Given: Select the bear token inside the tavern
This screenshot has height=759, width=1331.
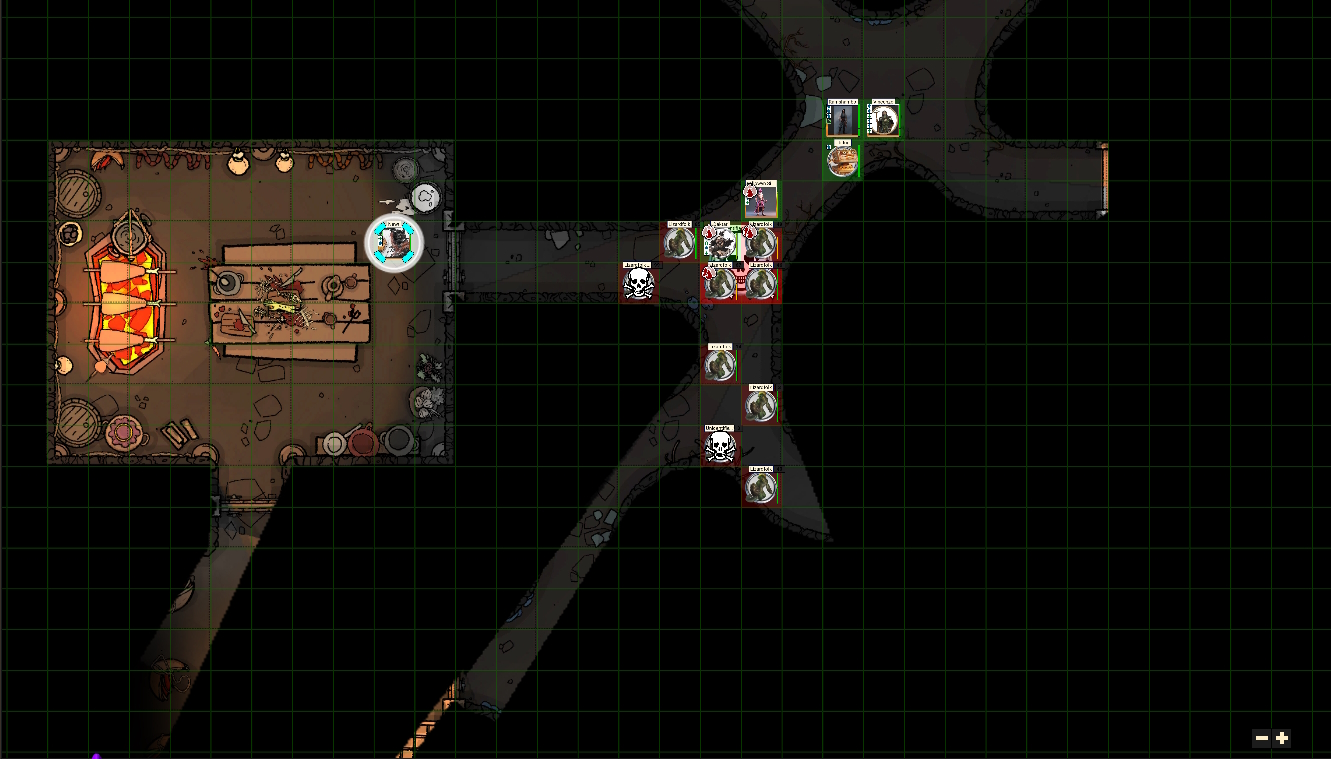Looking at the screenshot, I should [394, 242].
